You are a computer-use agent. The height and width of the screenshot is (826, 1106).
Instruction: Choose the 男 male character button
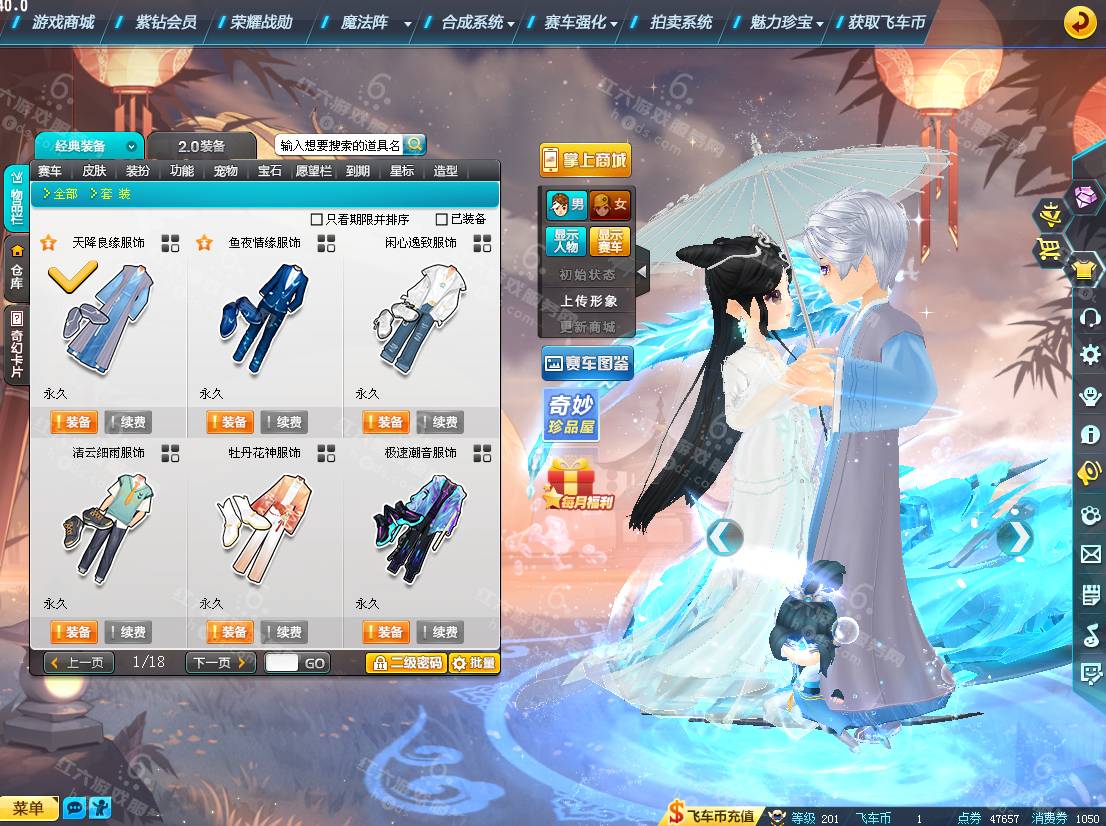click(x=566, y=206)
